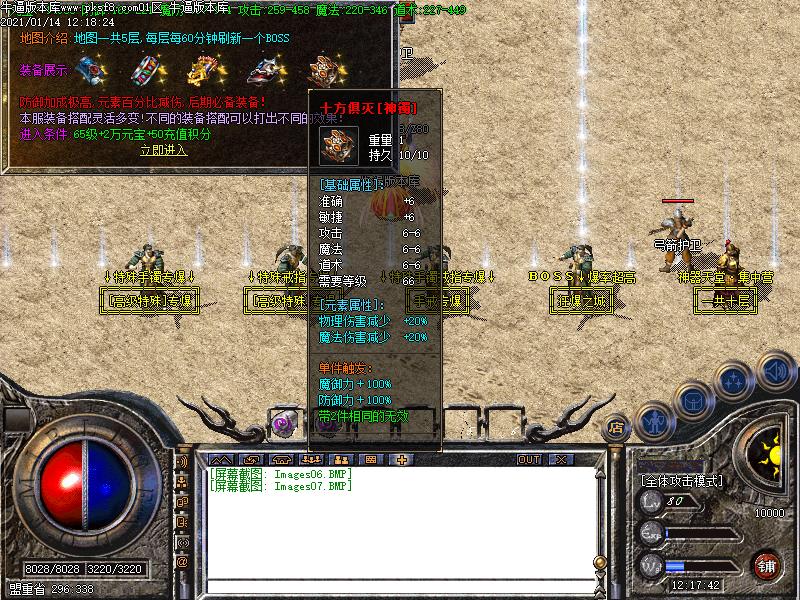Open the skills sparkle round button
The width and height of the screenshot is (800, 600).
click(734, 380)
